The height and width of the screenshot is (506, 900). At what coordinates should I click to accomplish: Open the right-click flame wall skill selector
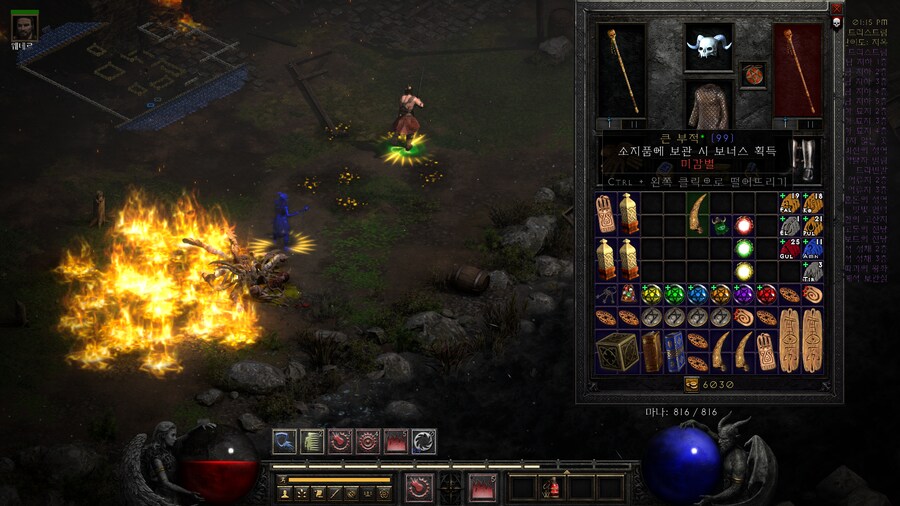[484, 488]
